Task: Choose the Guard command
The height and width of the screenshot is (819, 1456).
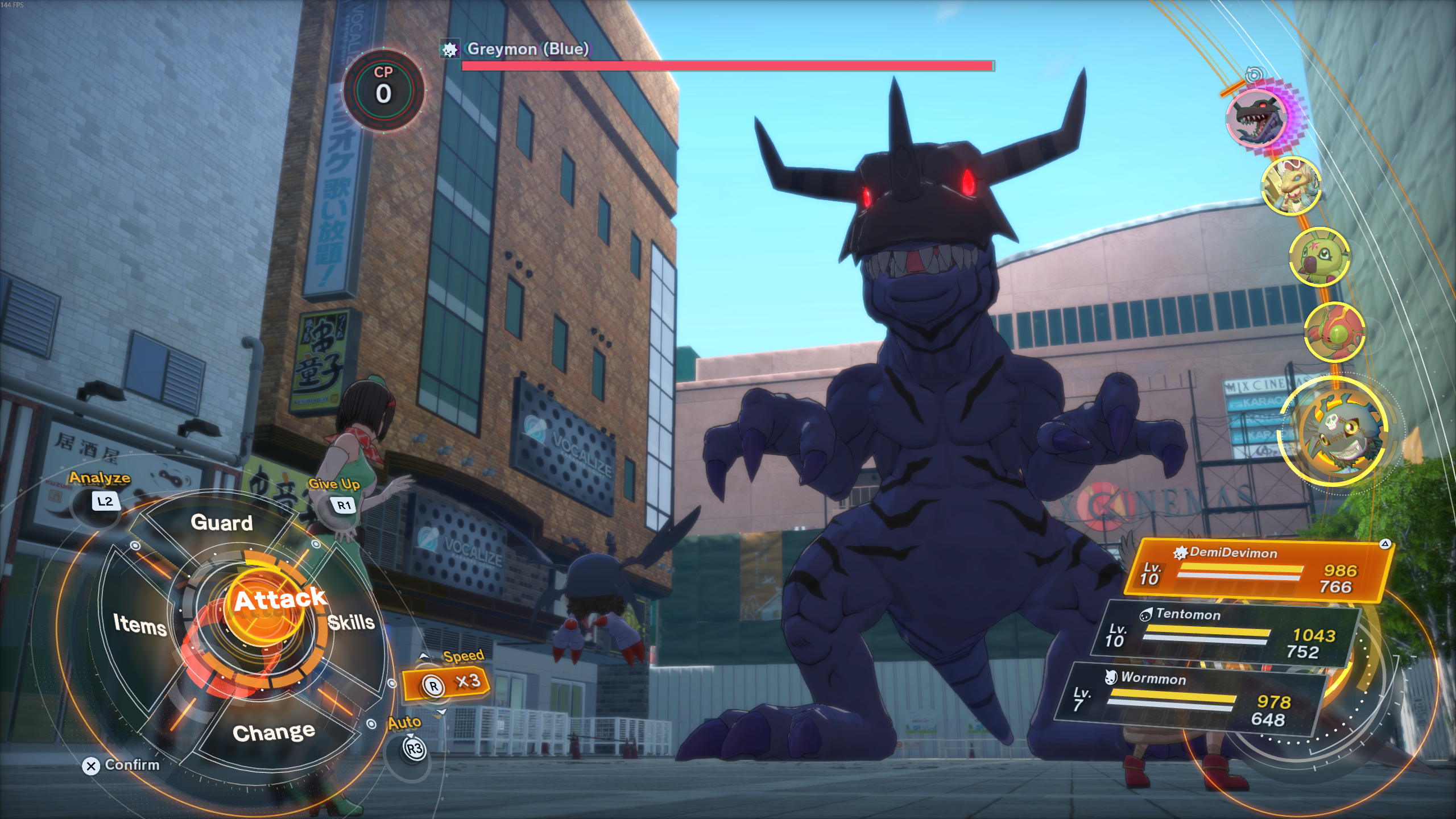Action: [x=221, y=523]
